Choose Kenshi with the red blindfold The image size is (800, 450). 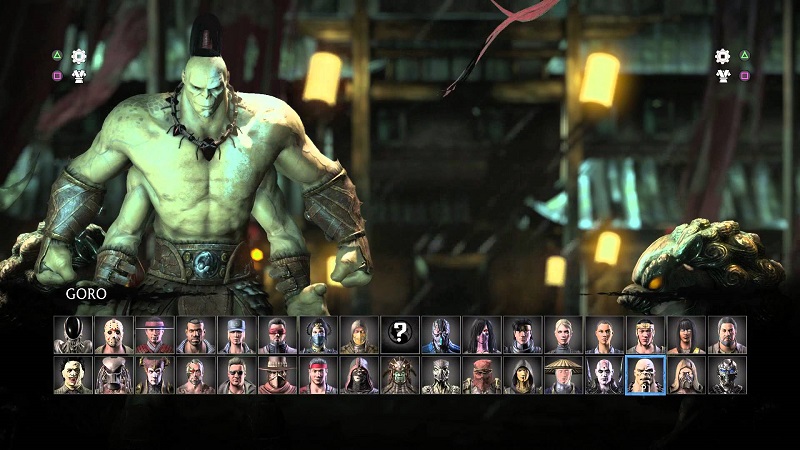[277, 335]
